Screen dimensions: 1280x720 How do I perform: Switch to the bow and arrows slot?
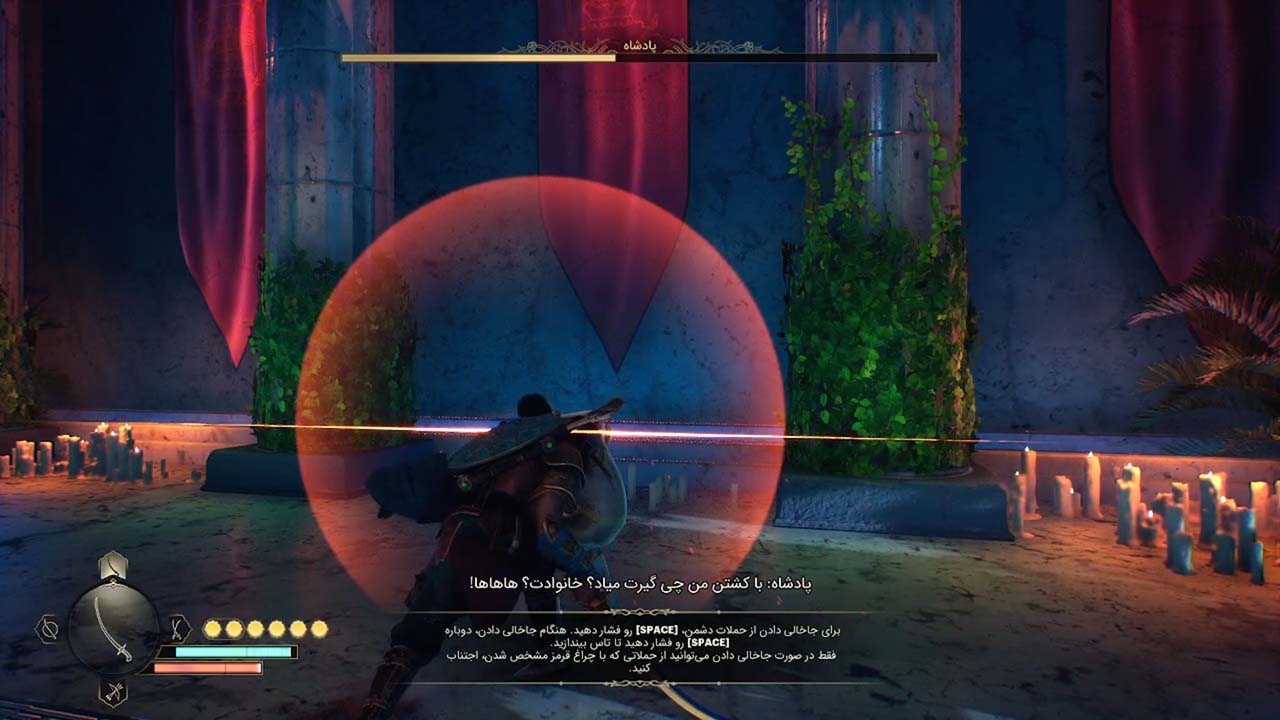113,692
